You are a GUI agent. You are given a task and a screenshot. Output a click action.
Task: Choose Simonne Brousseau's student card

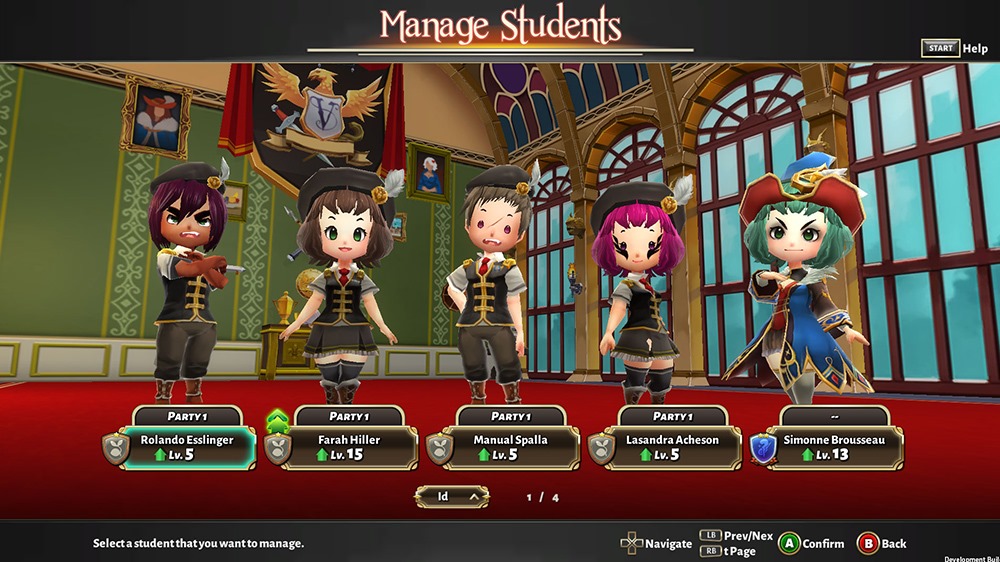pos(835,447)
